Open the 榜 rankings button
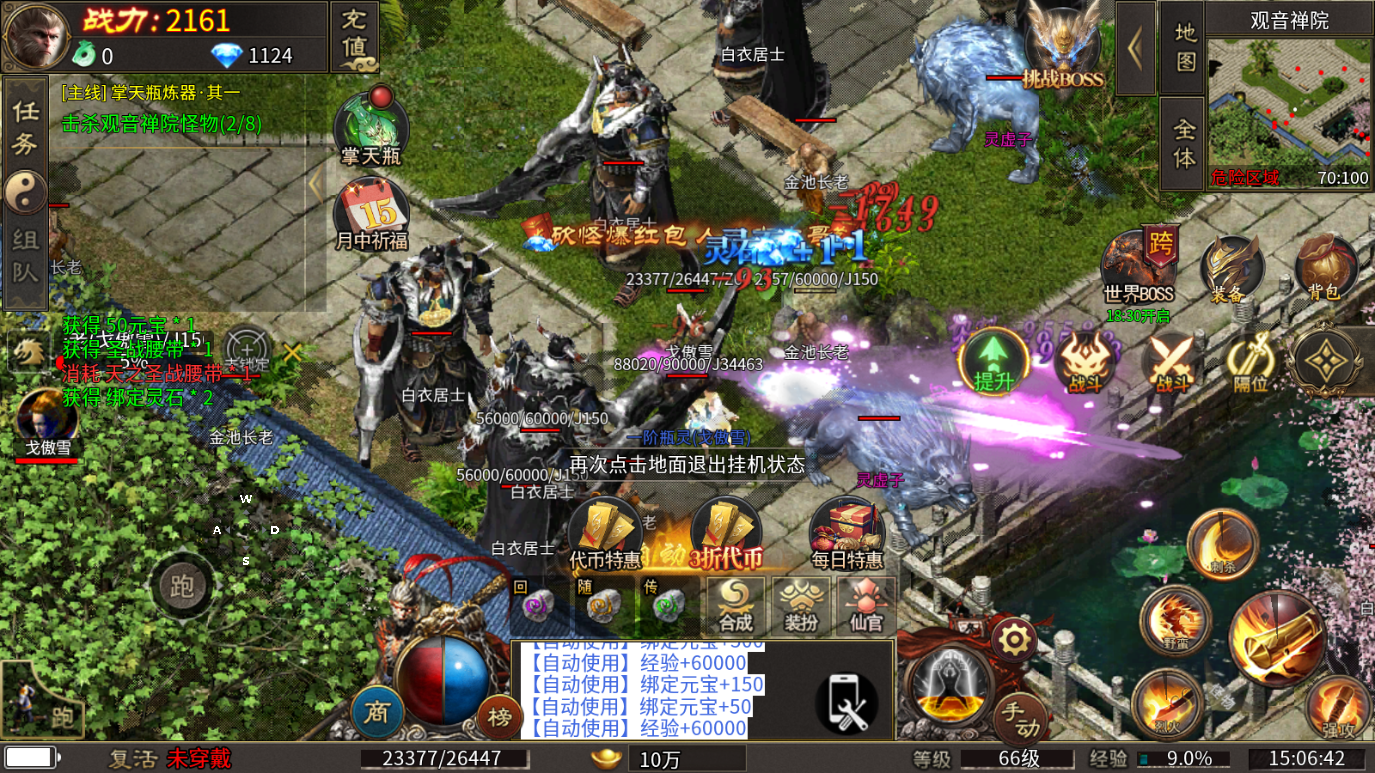1375x773 pixels. pos(499,714)
